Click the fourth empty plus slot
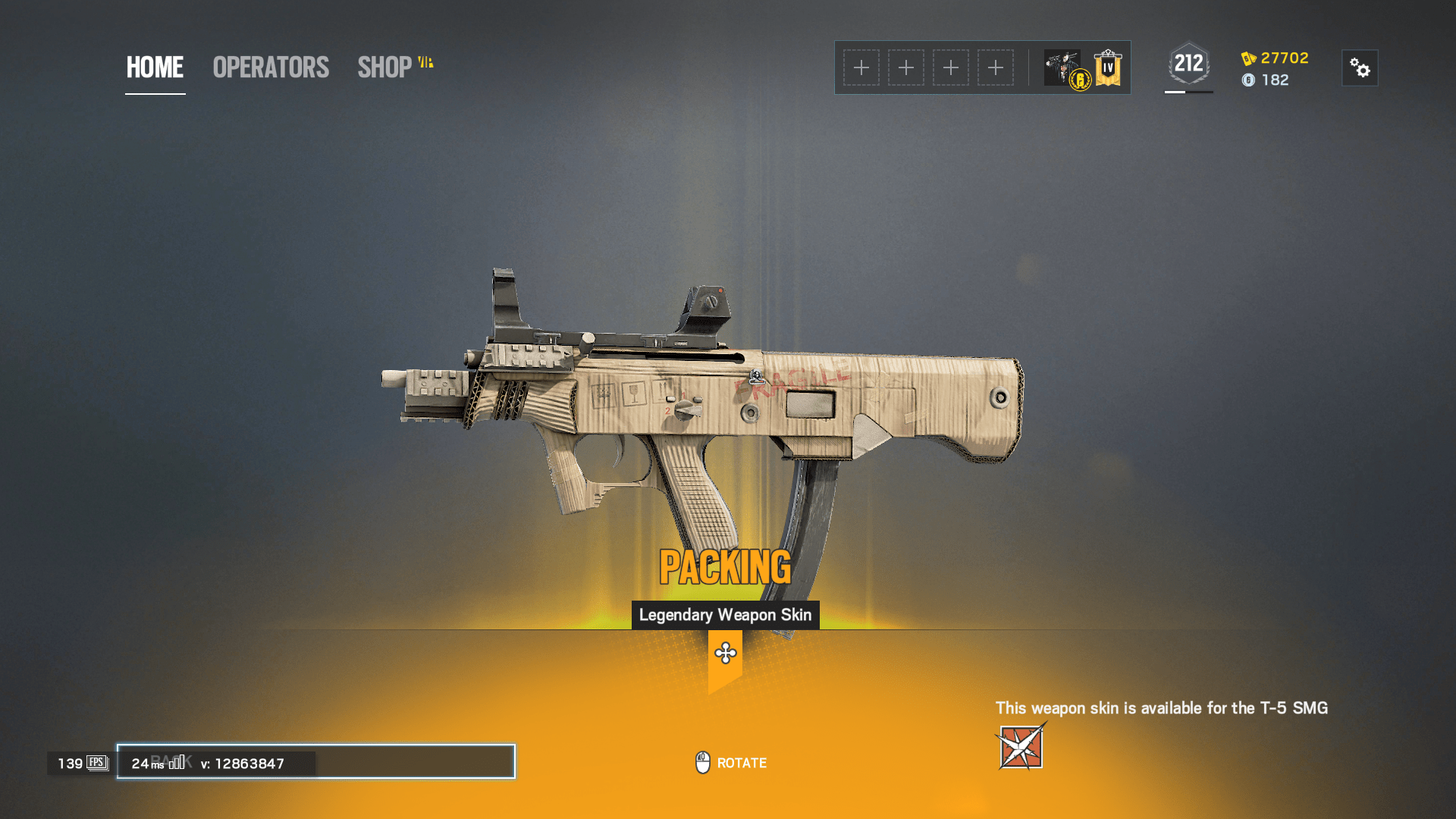Viewport: 1456px width, 819px height. point(996,67)
